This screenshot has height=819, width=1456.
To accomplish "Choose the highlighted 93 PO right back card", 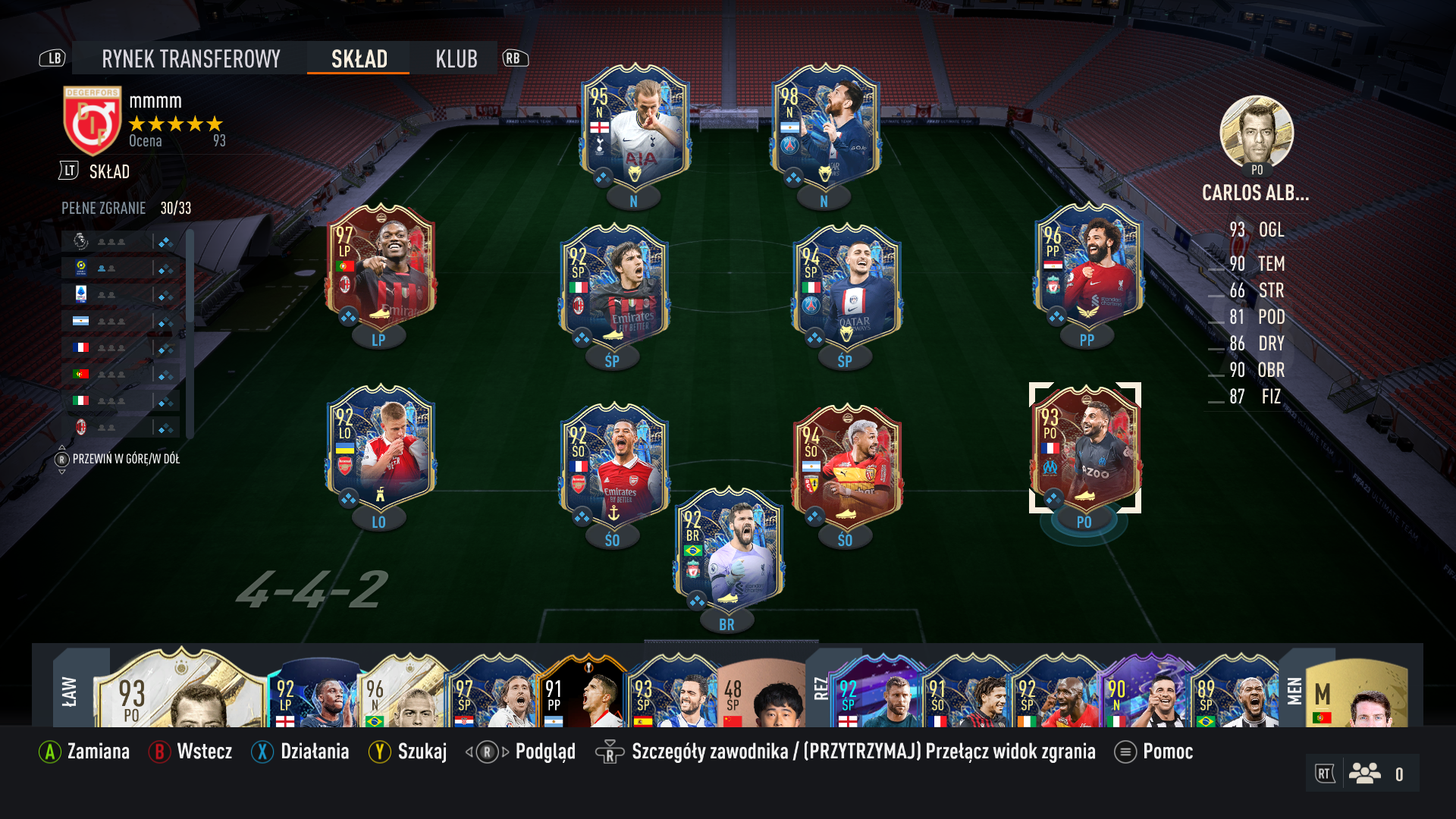I will tap(1085, 447).
